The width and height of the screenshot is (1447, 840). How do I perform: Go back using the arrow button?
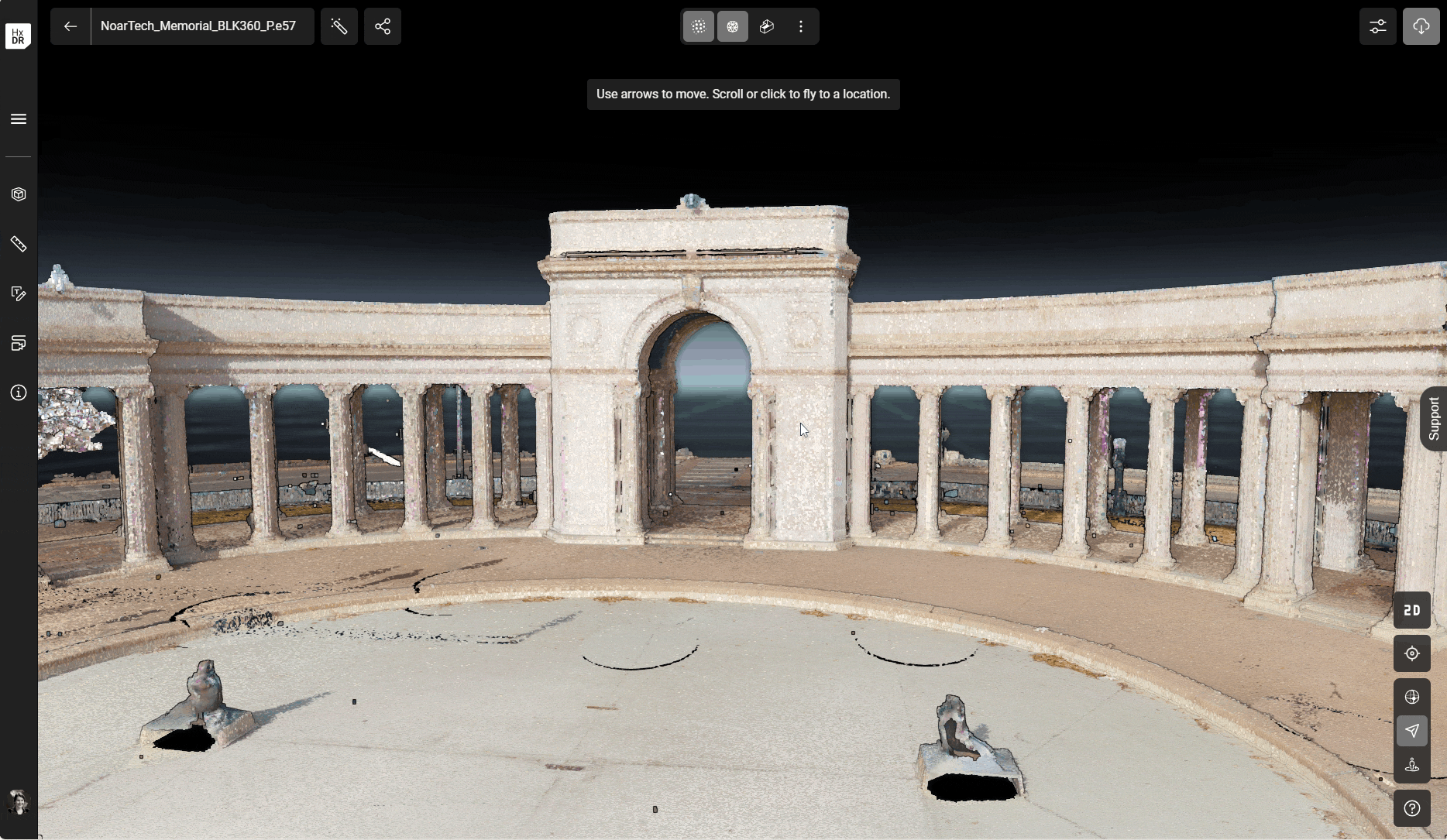pos(70,26)
